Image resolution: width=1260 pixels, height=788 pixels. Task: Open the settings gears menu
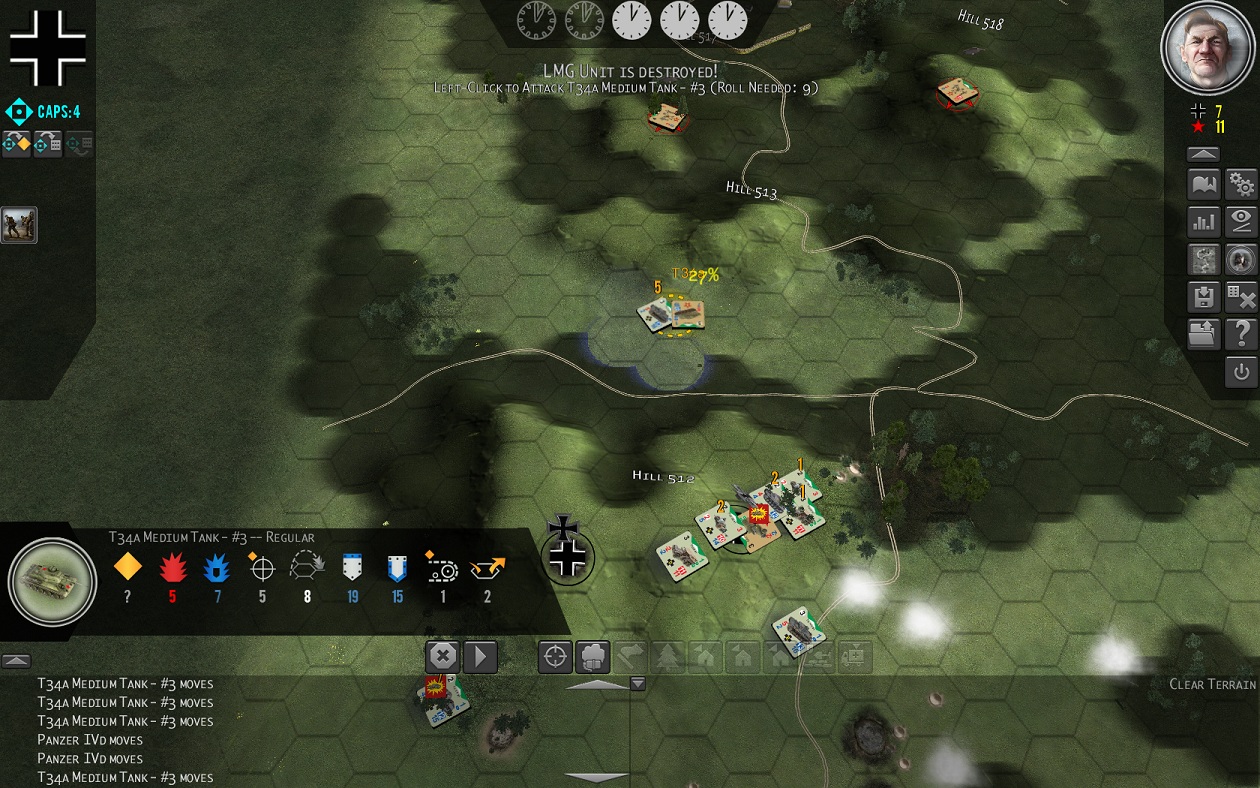click(1241, 185)
